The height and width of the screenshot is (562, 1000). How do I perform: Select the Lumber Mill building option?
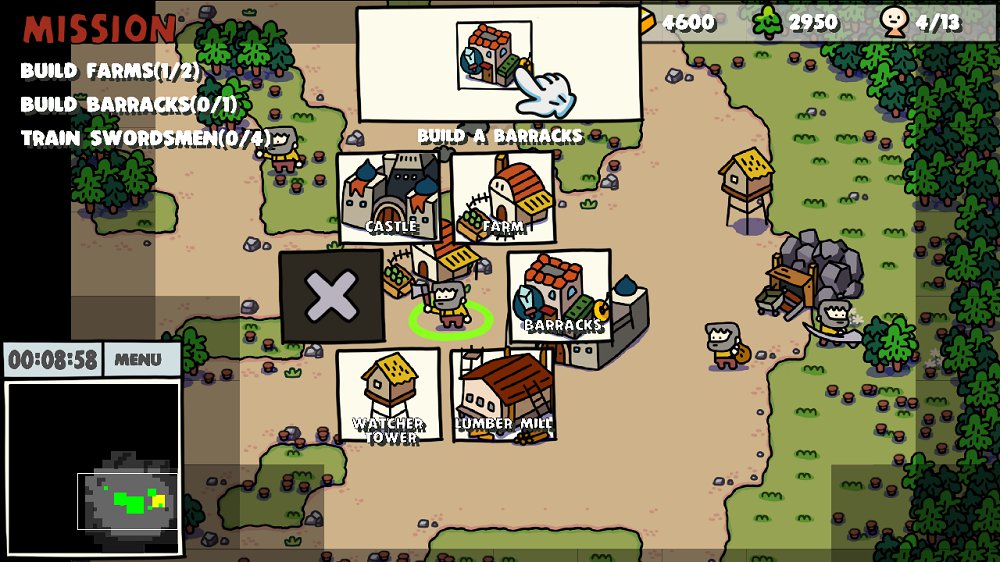503,395
